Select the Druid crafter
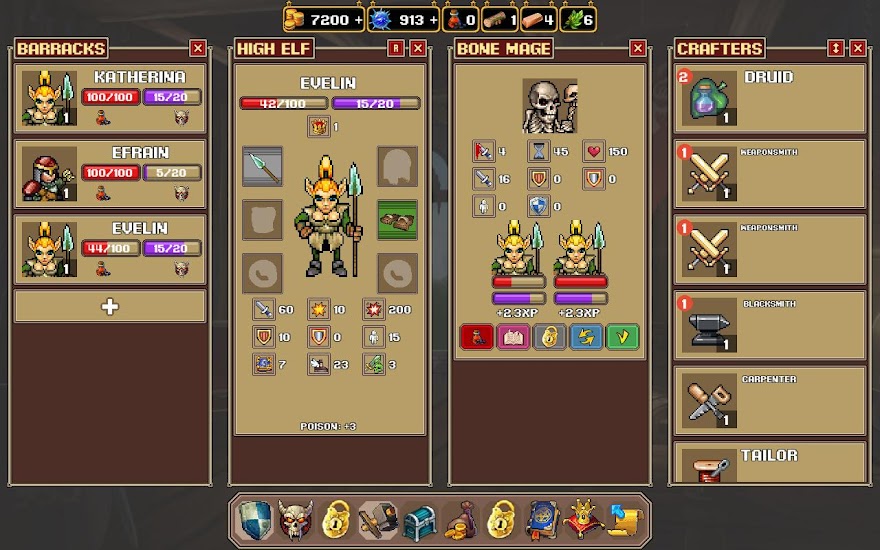The width and height of the screenshot is (880, 550). click(769, 98)
